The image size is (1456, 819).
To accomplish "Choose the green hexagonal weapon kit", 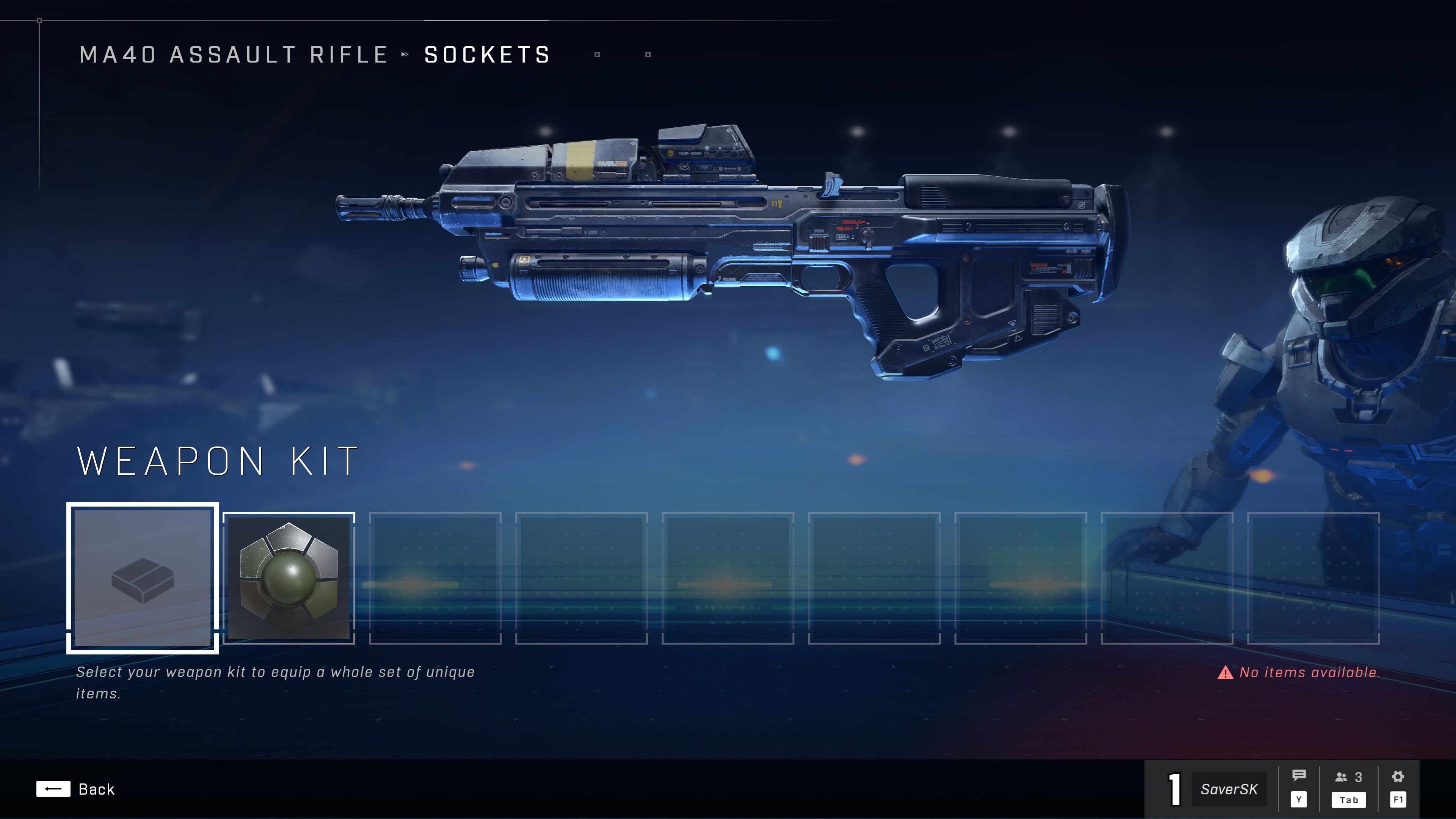I will [289, 577].
